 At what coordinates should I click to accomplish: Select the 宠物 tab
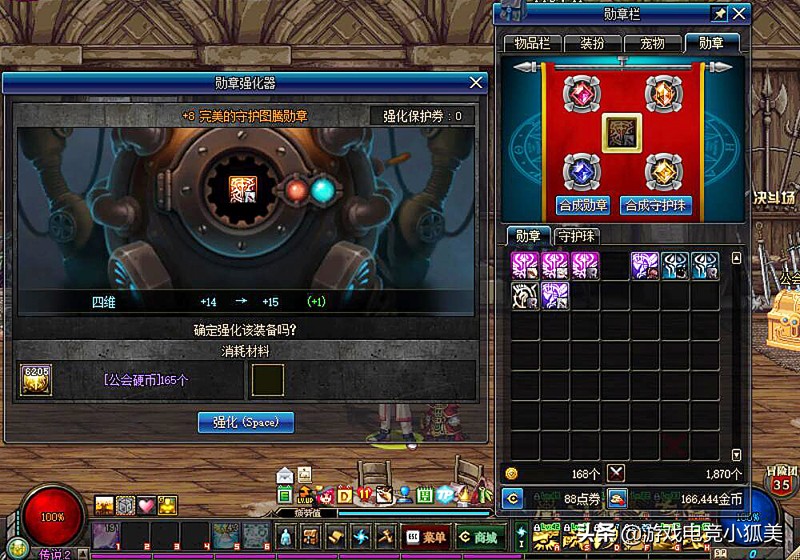click(652, 43)
